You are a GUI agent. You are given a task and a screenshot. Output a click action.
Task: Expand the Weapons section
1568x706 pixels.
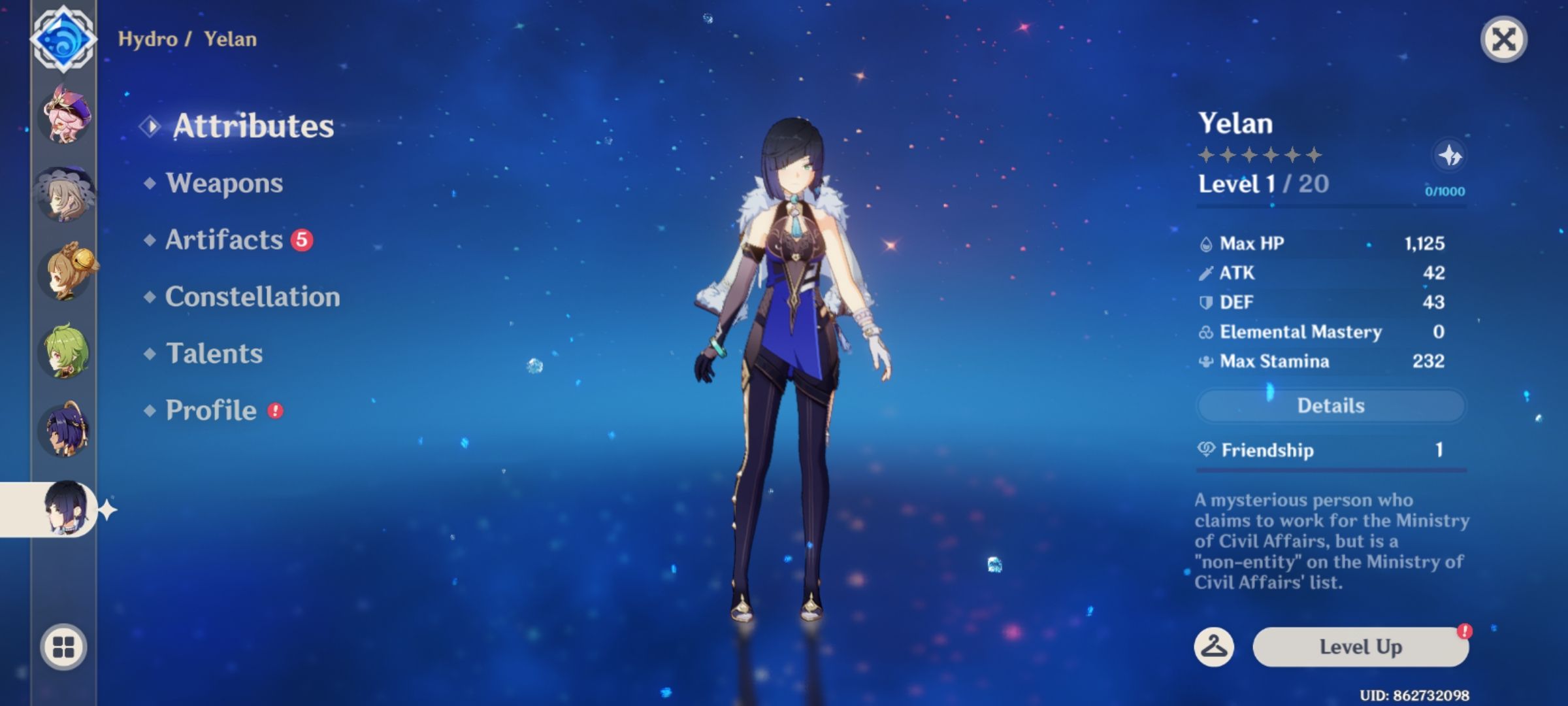coord(224,184)
